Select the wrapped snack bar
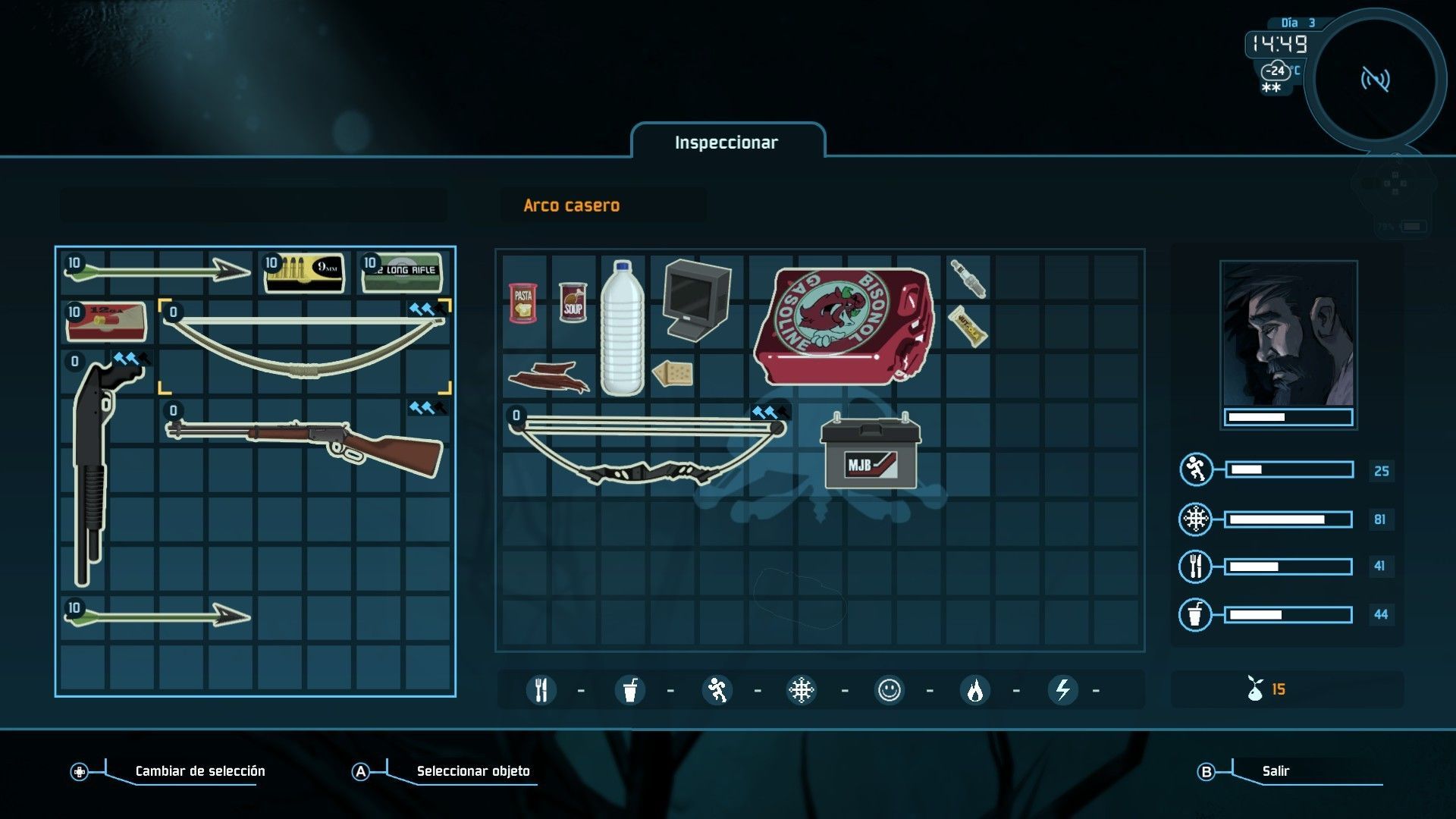Image resolution: width=1456 pixels, height=819 pixels. point(968,327)
